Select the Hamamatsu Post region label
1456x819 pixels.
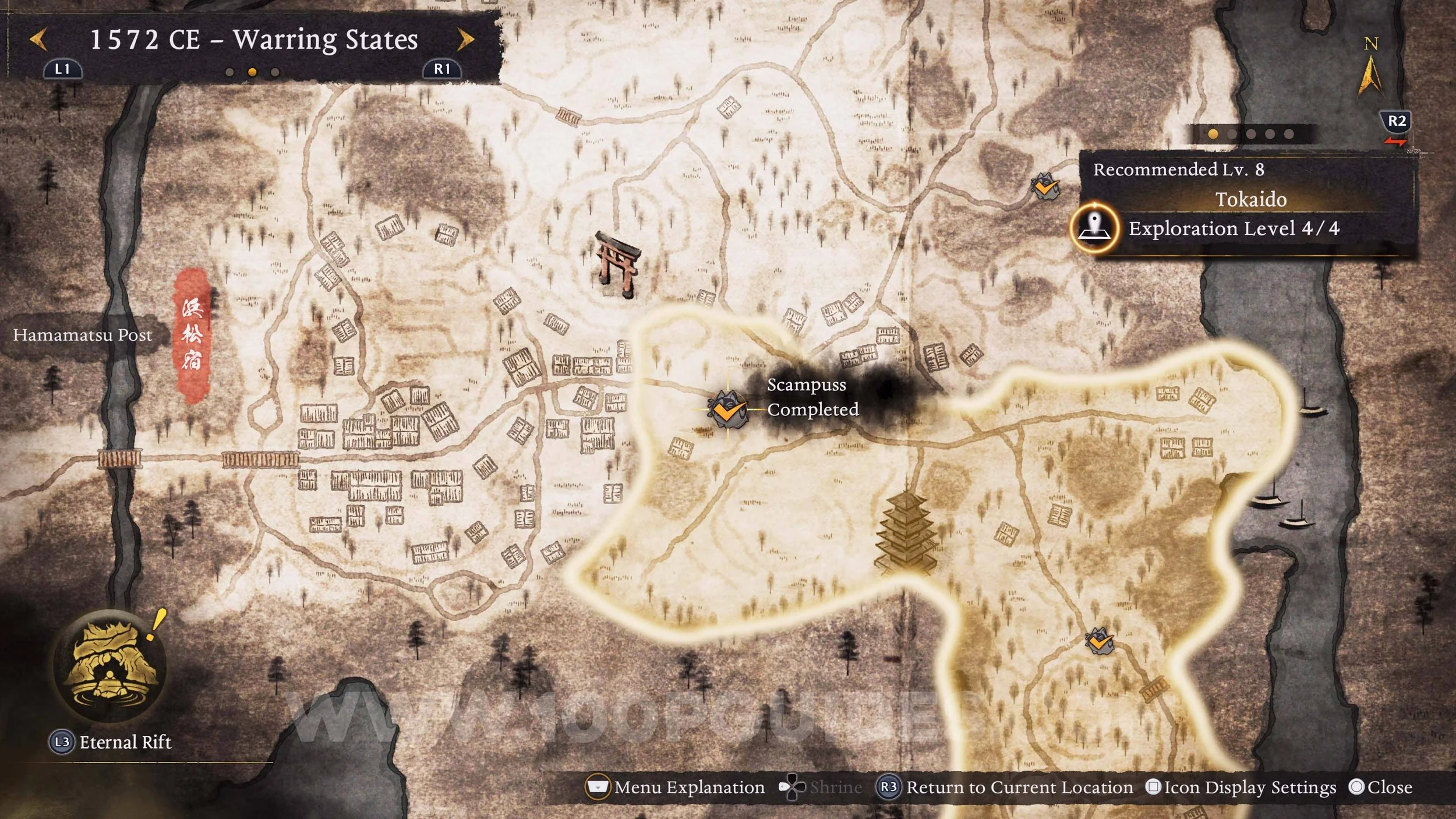click(x=82, y=335)
